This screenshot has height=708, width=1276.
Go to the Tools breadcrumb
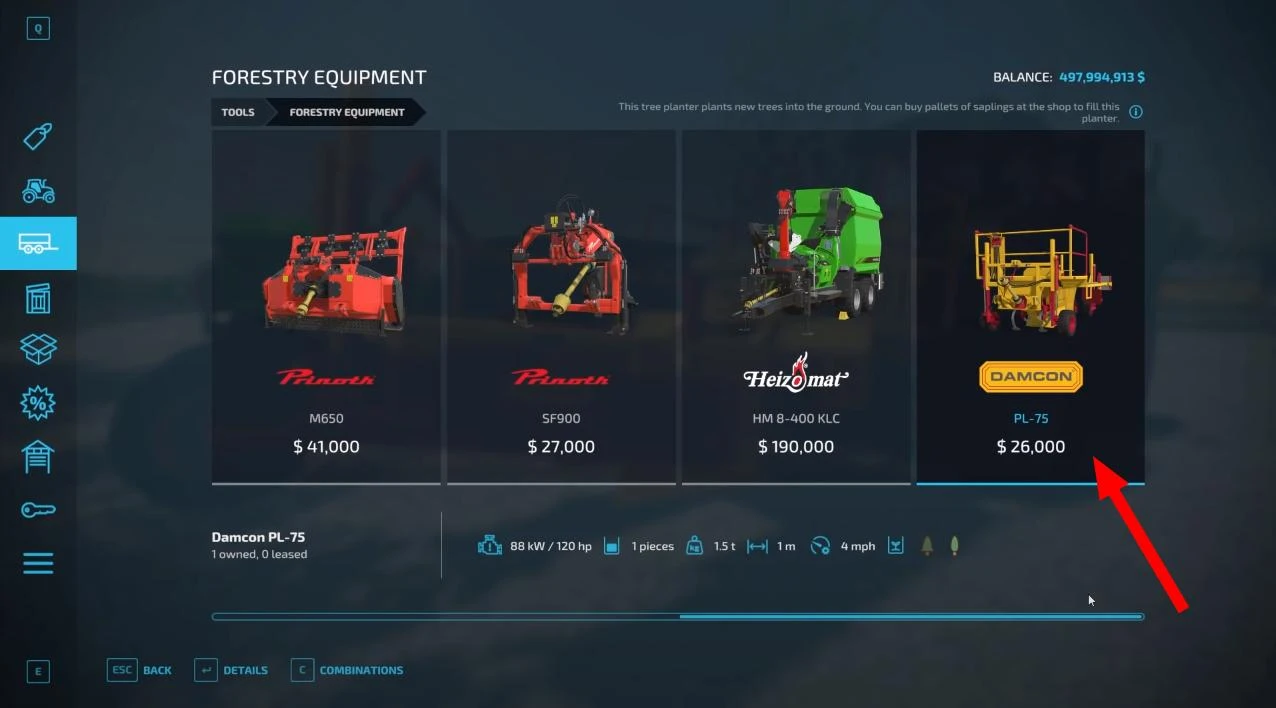coord(238,112)
